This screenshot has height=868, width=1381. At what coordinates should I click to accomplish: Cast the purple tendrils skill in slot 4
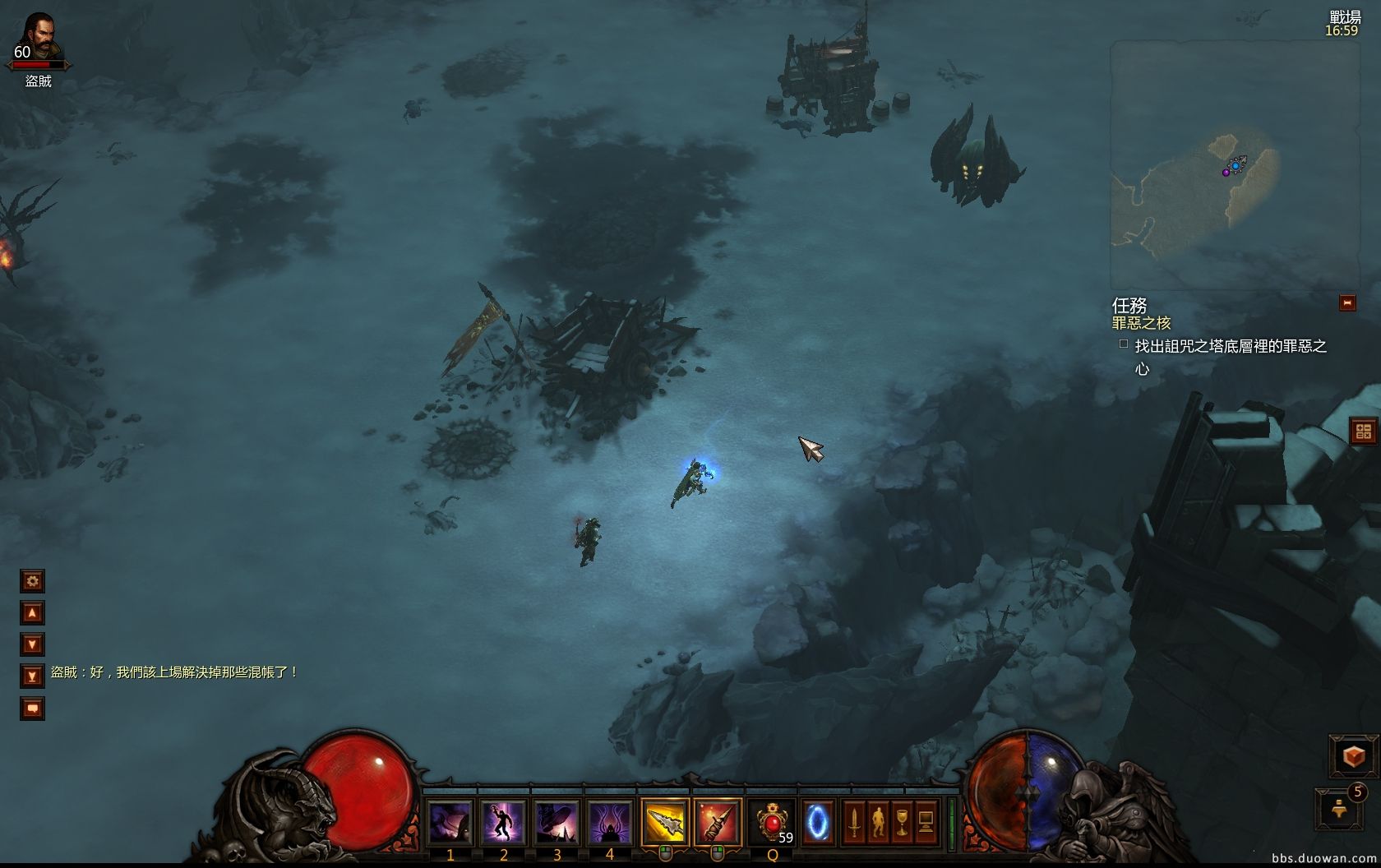(x=609, y=822)
